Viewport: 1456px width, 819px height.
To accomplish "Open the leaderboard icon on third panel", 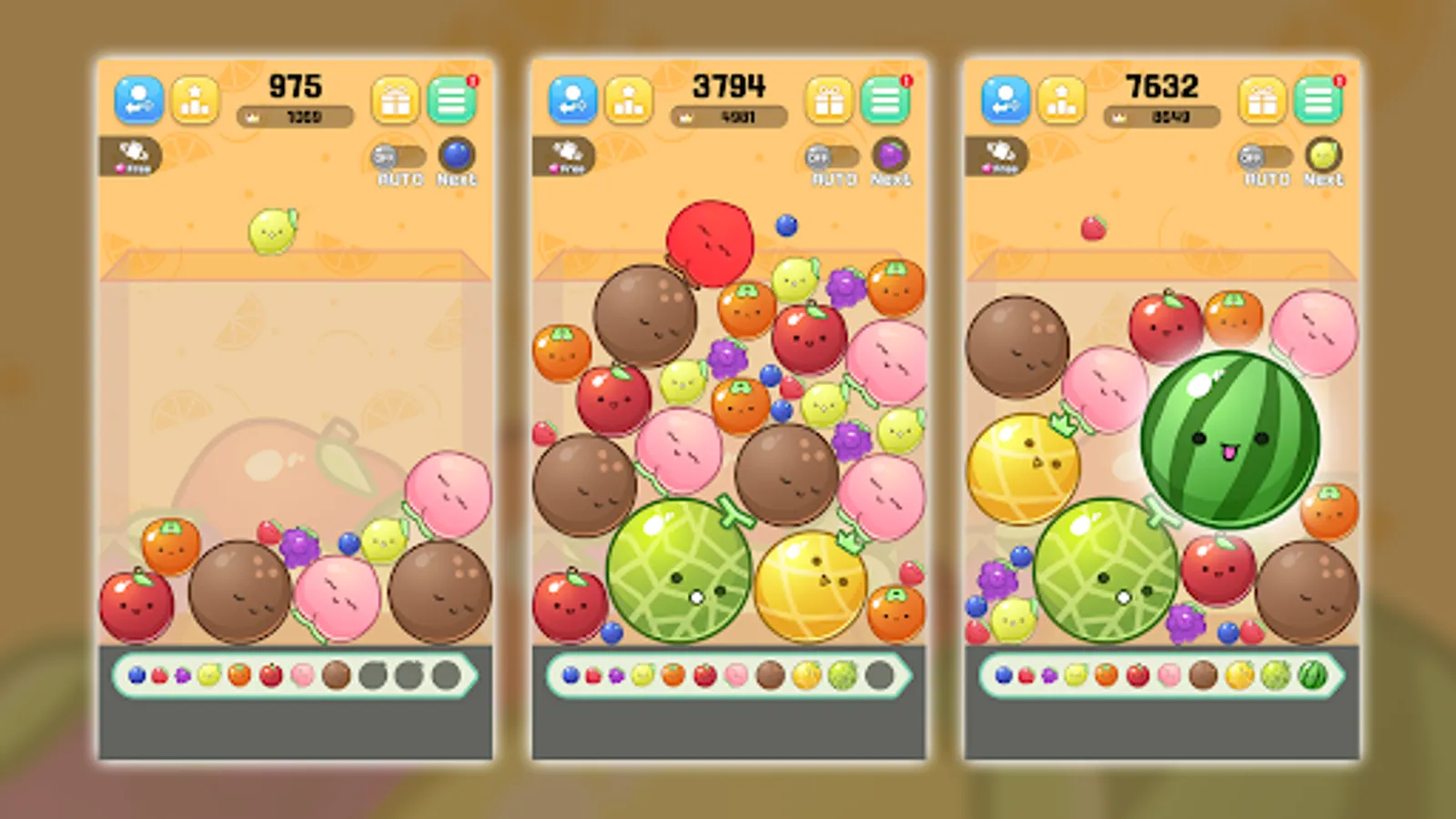I will [x=1059, y=98].
